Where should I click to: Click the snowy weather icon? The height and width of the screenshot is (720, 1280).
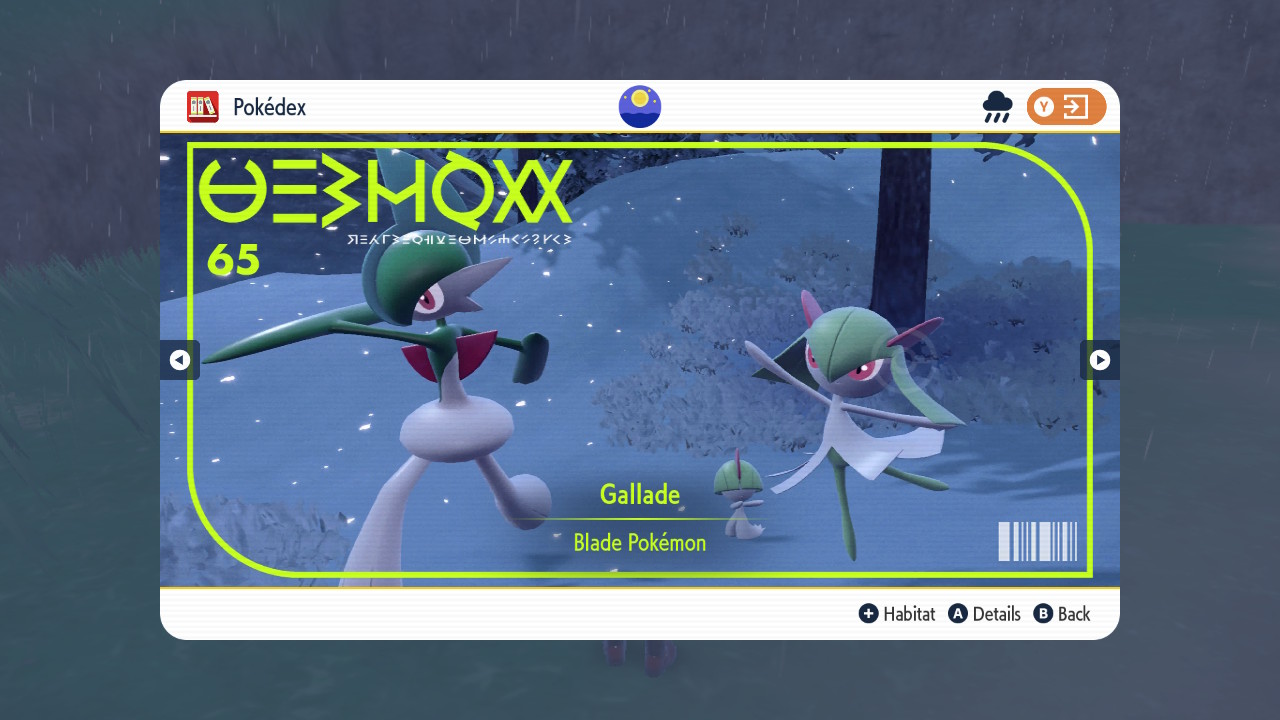tap(996, 107)
